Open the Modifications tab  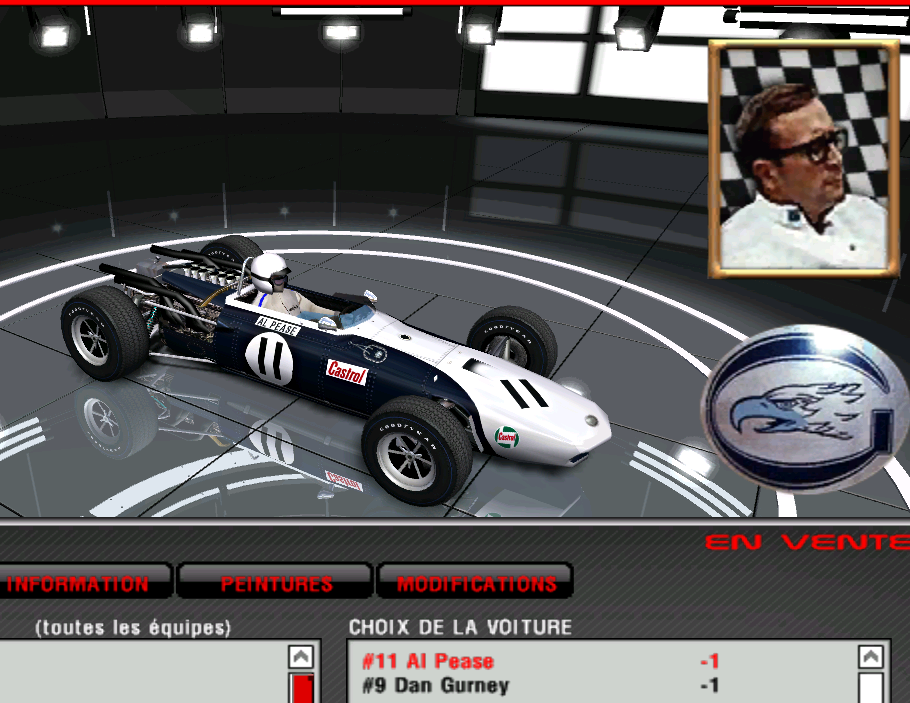[476, 583]
